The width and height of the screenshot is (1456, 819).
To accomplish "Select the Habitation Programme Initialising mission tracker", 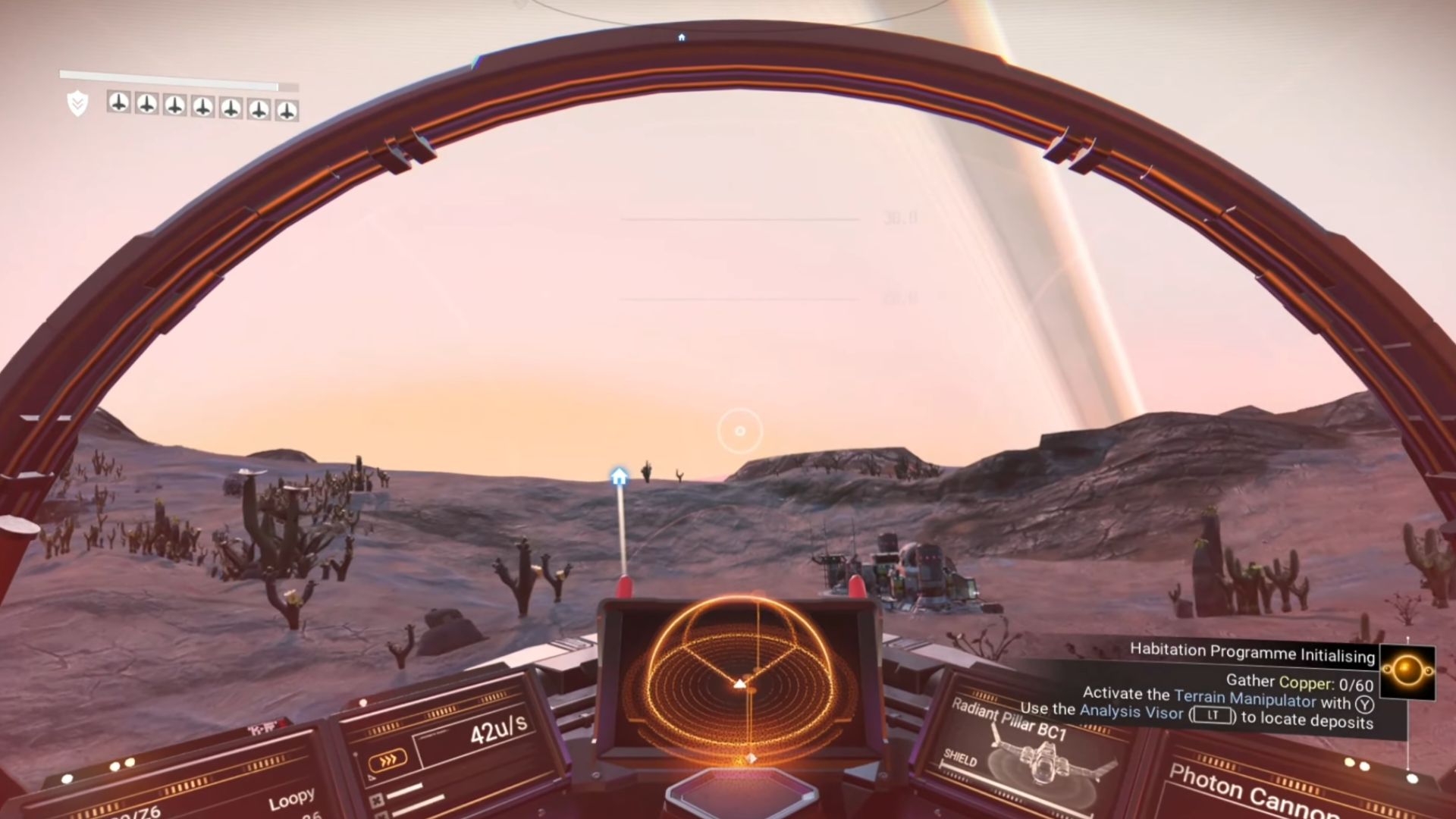I will 1252,652.
